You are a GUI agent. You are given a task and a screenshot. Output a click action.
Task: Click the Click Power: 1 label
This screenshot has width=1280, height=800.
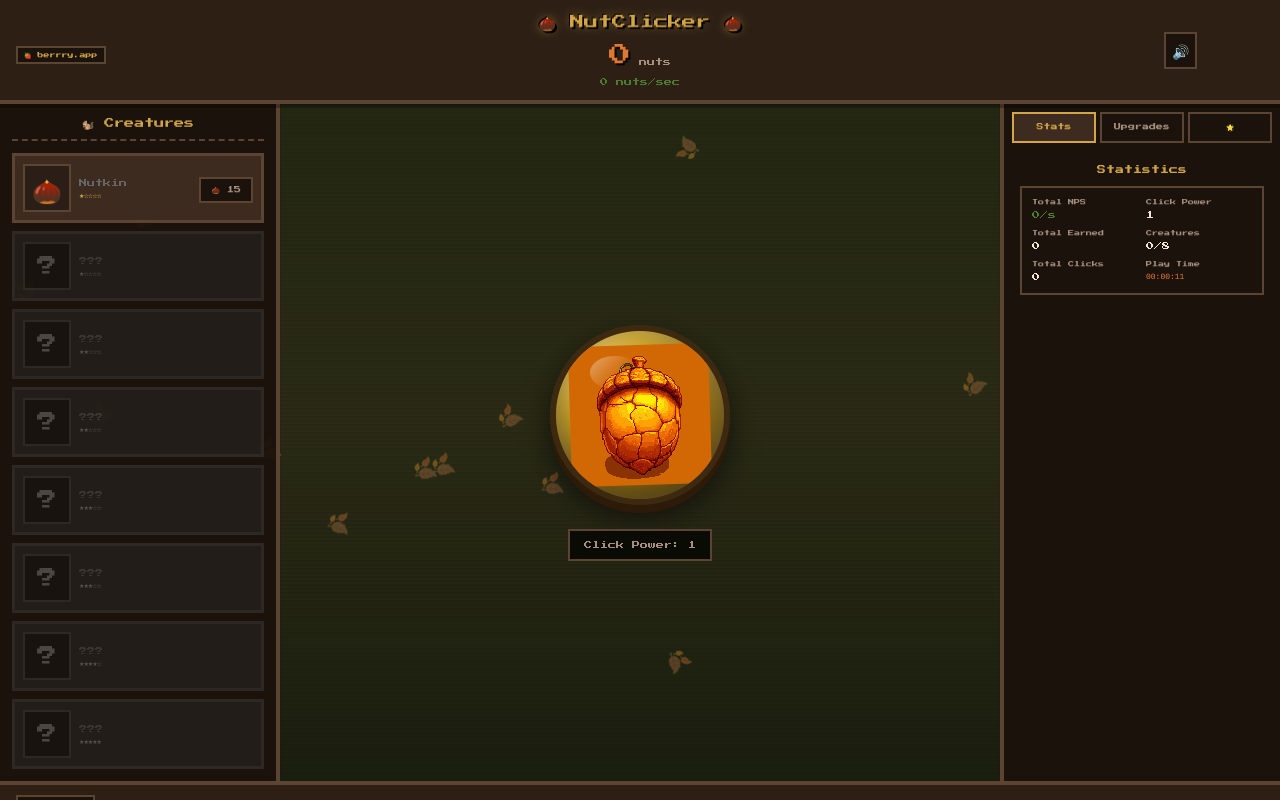pyautogui.click(x=639, y=544)
